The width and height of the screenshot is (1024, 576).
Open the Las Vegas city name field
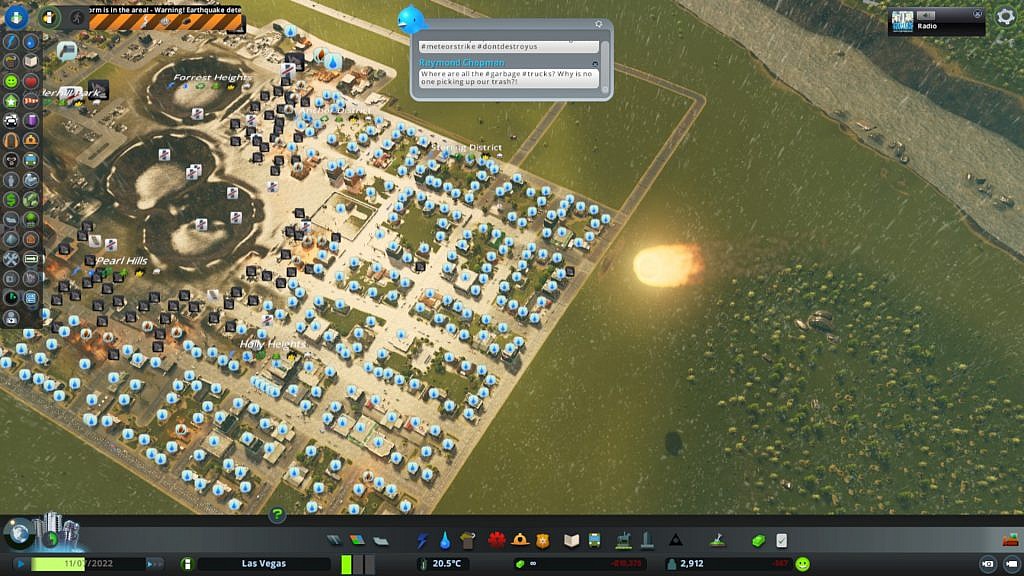pyautogui.click(x=264, y=564)
